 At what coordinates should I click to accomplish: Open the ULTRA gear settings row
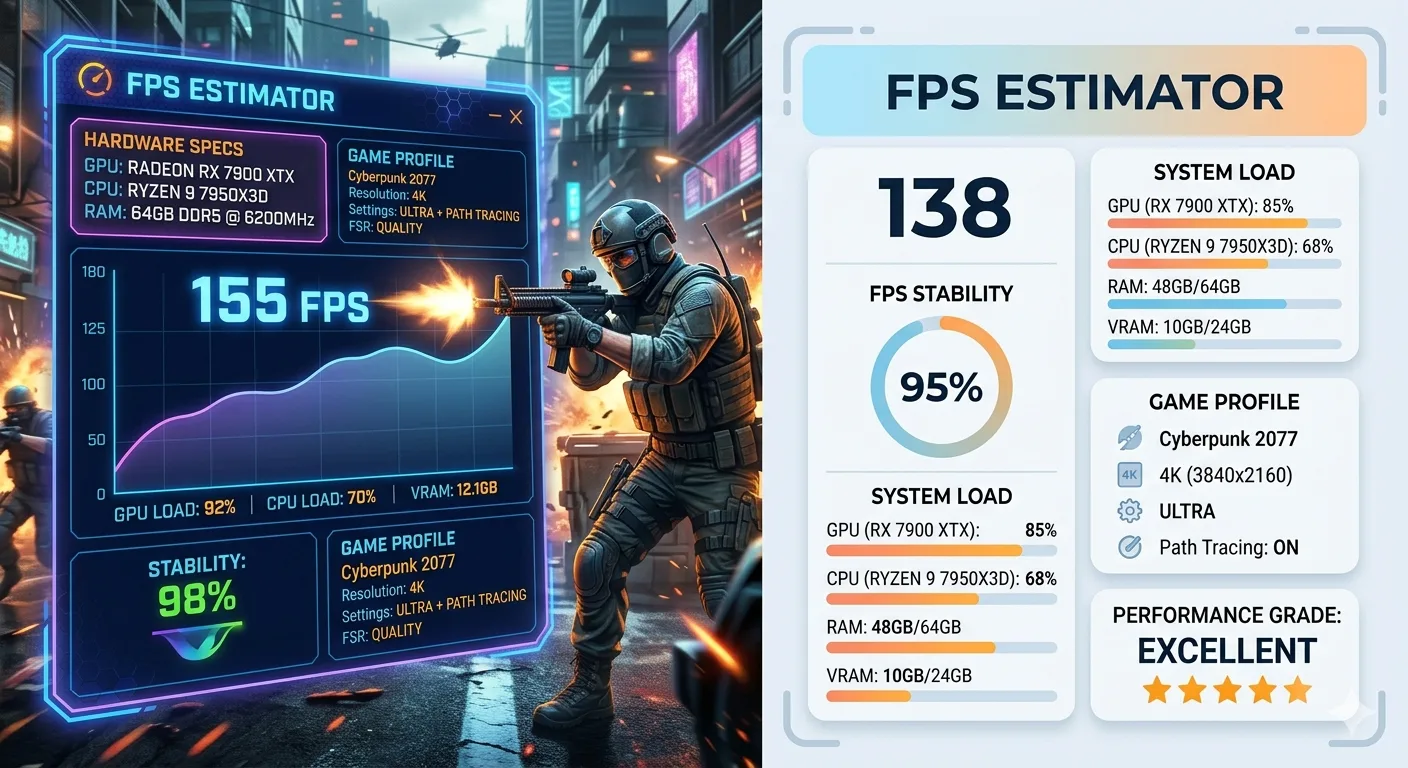[1187, 511]
